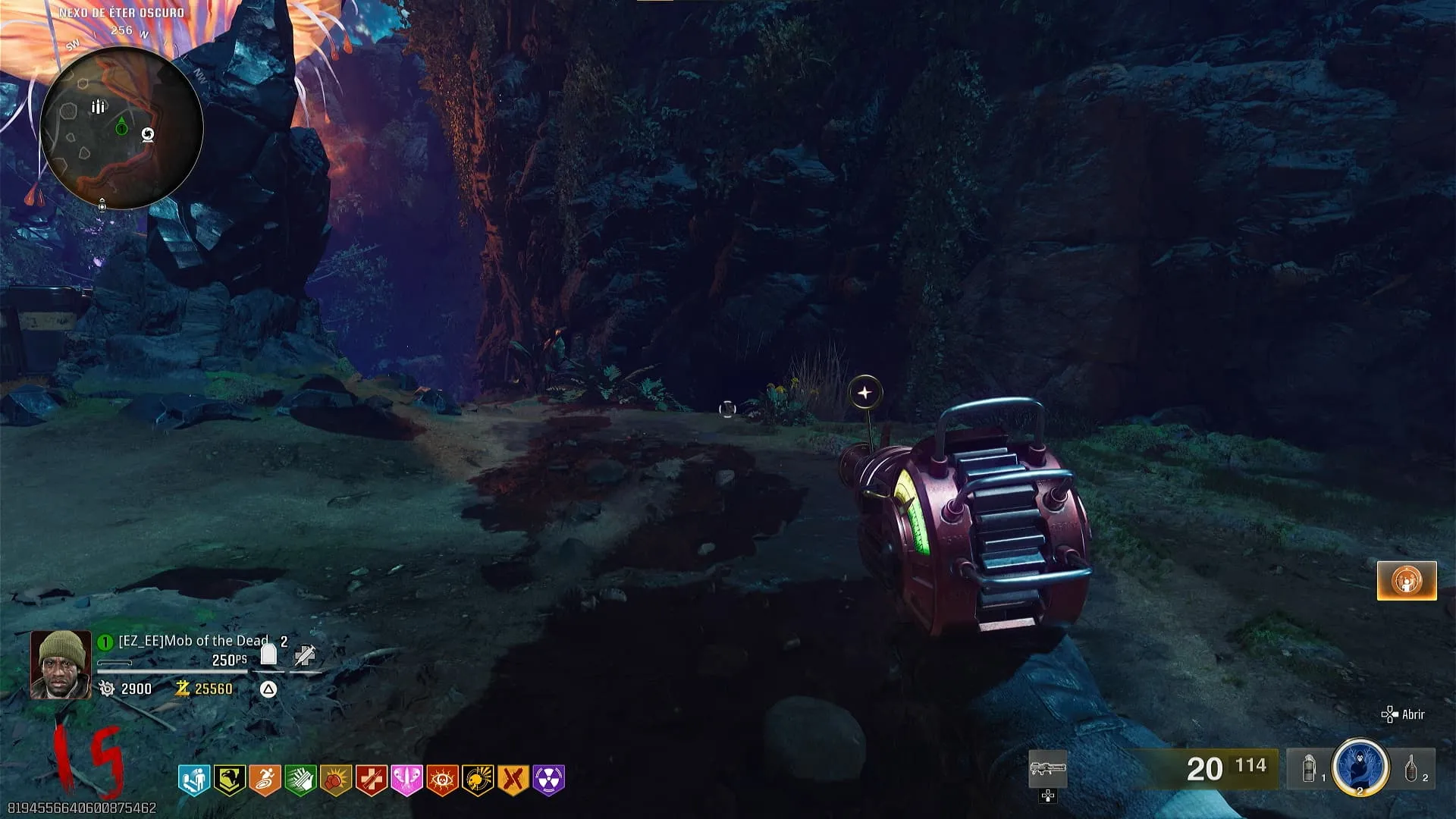Click the equipped ray gun weapon icon
Image resolution: width=1456 pixels, height=819 pixels.
tap(1048, 769)
